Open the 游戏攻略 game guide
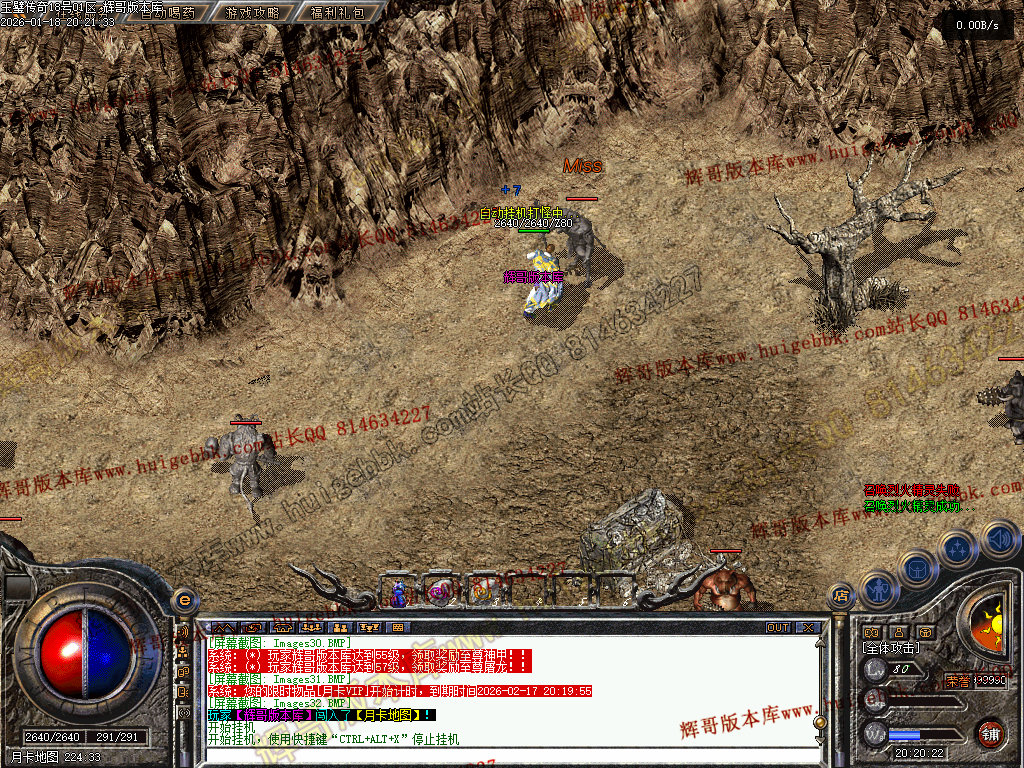 tap(253, 13)
